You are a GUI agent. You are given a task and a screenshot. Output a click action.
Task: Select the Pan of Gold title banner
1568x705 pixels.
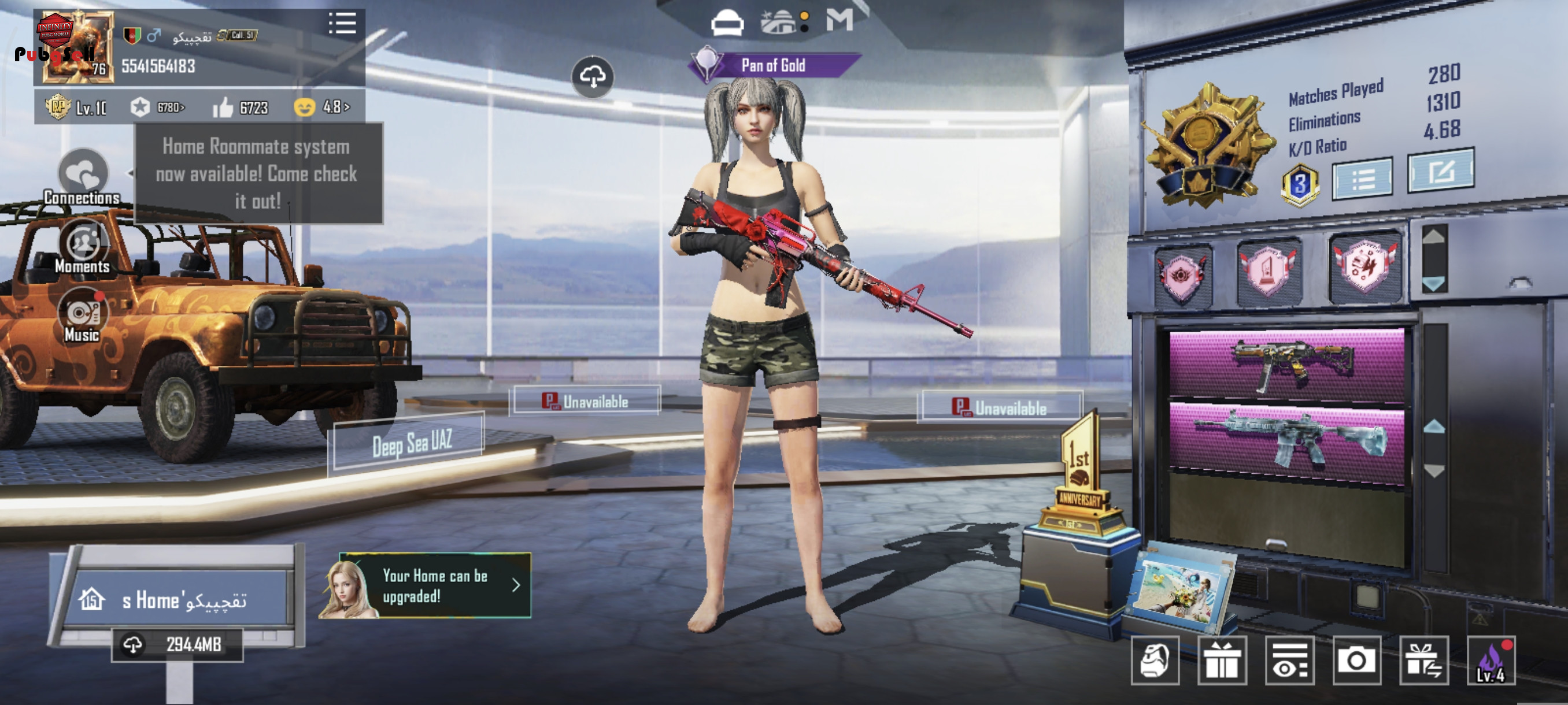pyautogui.click(x=773, y=65)
